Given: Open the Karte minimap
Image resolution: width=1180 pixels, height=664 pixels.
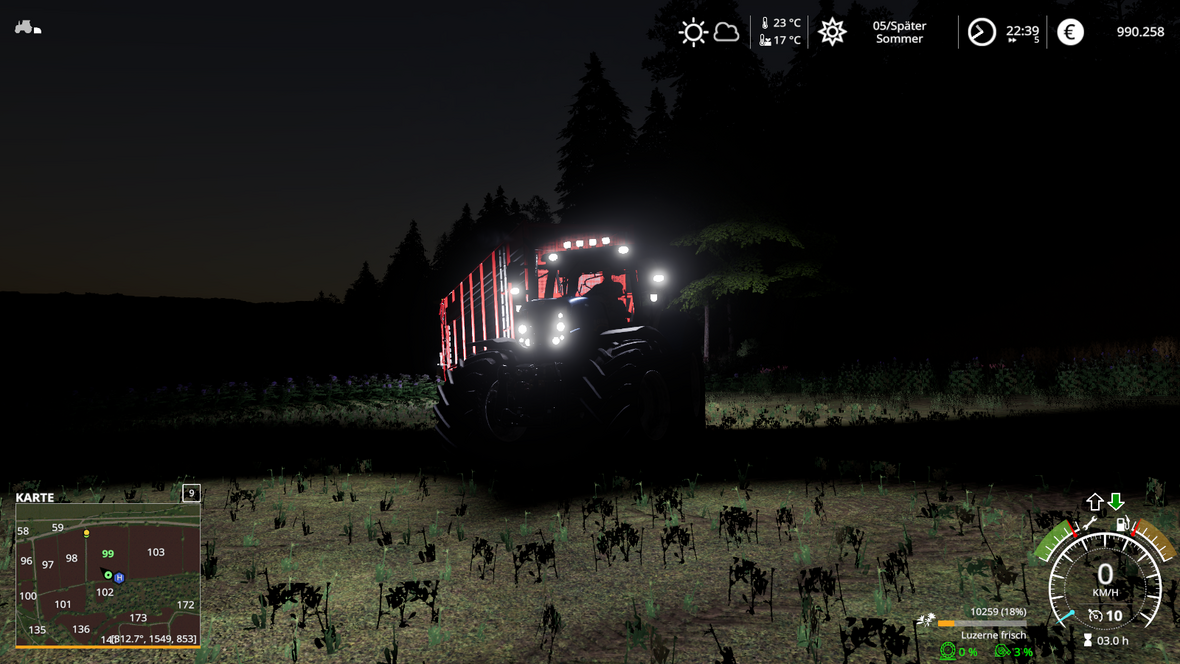Looking at the screenshot, I should coord(35,497).
